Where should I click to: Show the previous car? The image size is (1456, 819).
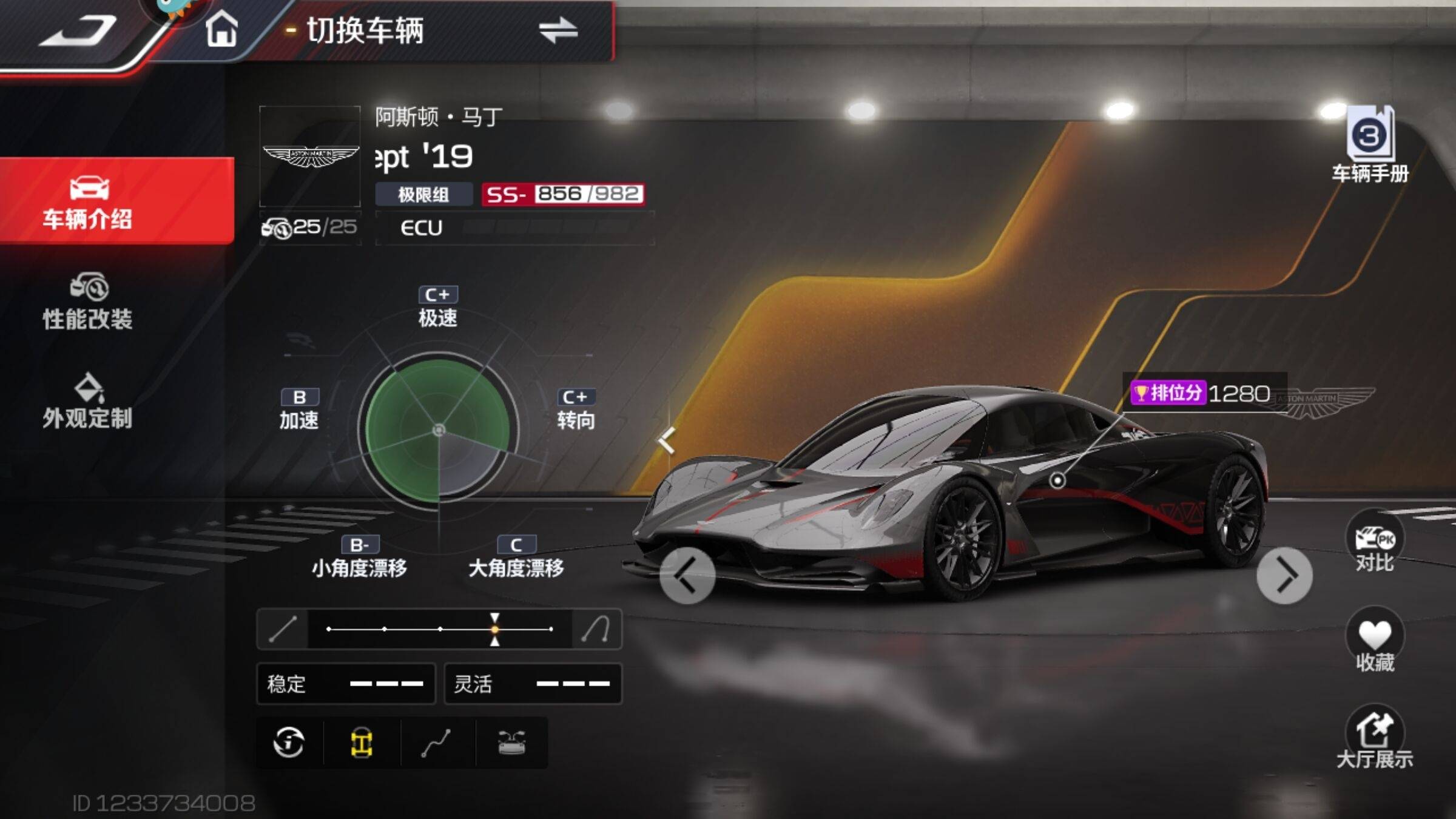(x=687, y=575)
